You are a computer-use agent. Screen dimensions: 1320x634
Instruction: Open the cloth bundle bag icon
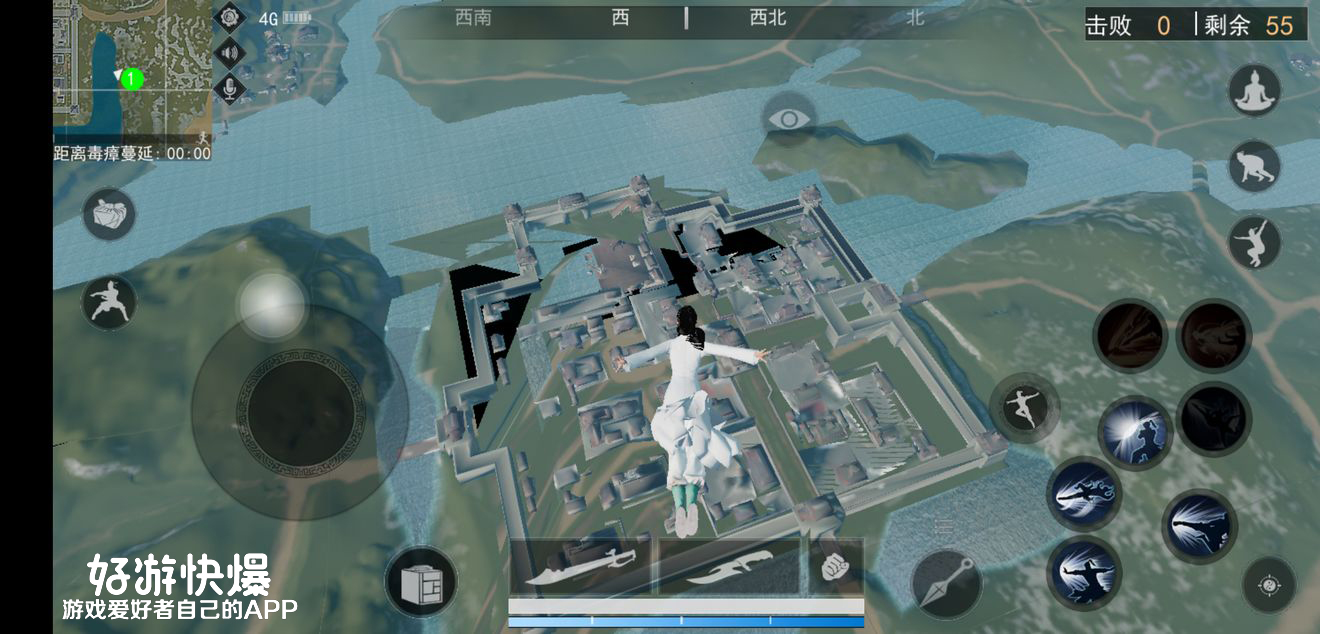tap(108, 214)
